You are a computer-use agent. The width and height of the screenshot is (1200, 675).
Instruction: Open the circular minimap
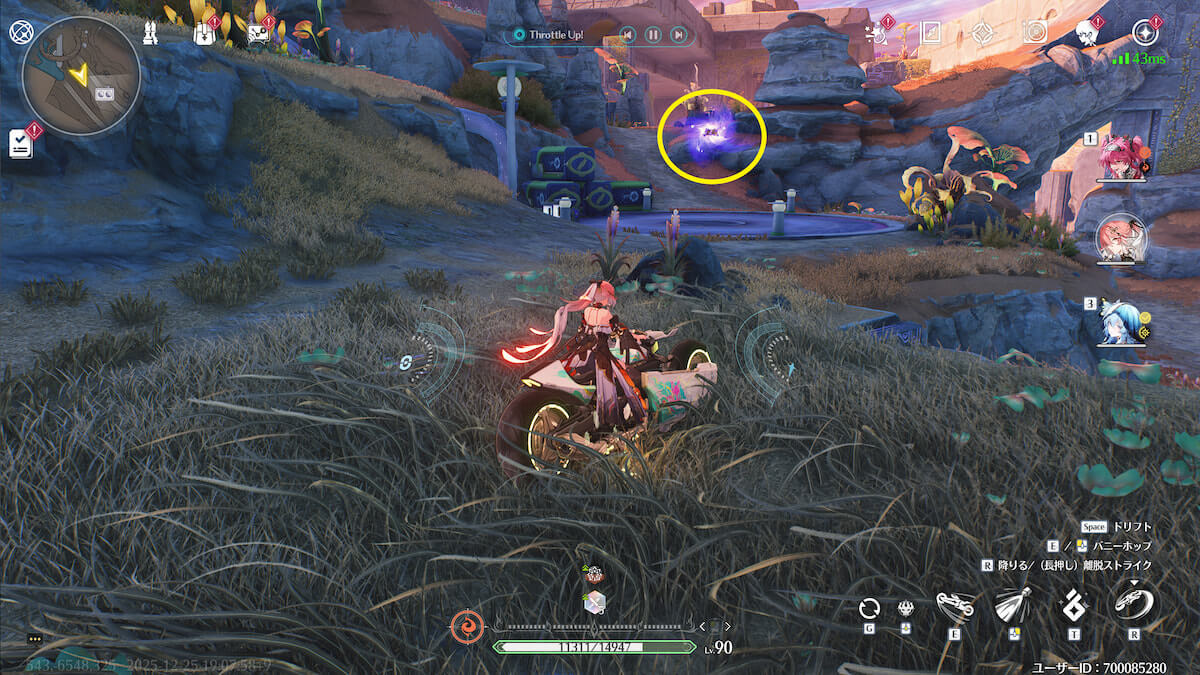(81, 76)
